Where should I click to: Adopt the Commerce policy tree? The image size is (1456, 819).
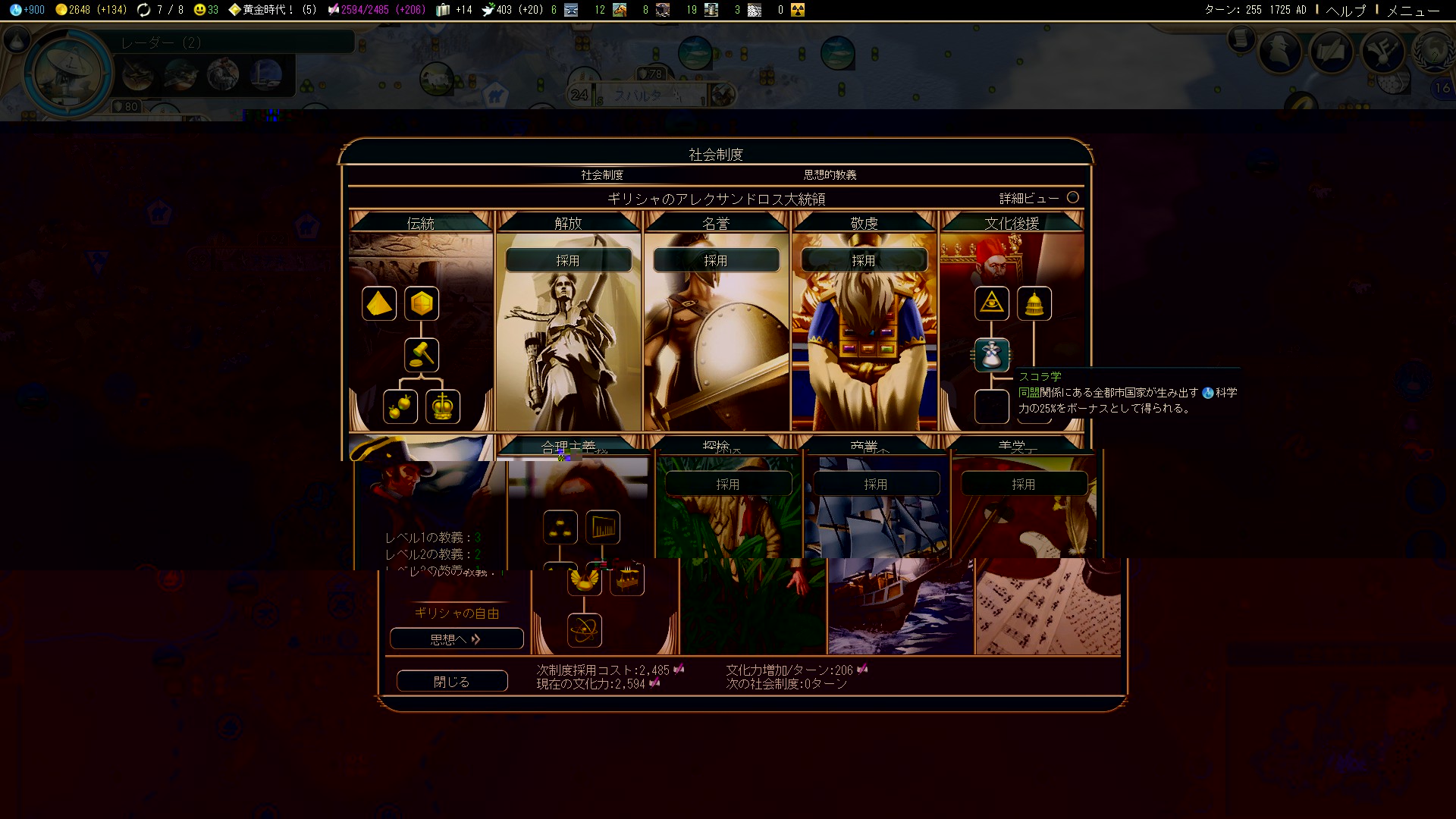[x=876, y=484]
